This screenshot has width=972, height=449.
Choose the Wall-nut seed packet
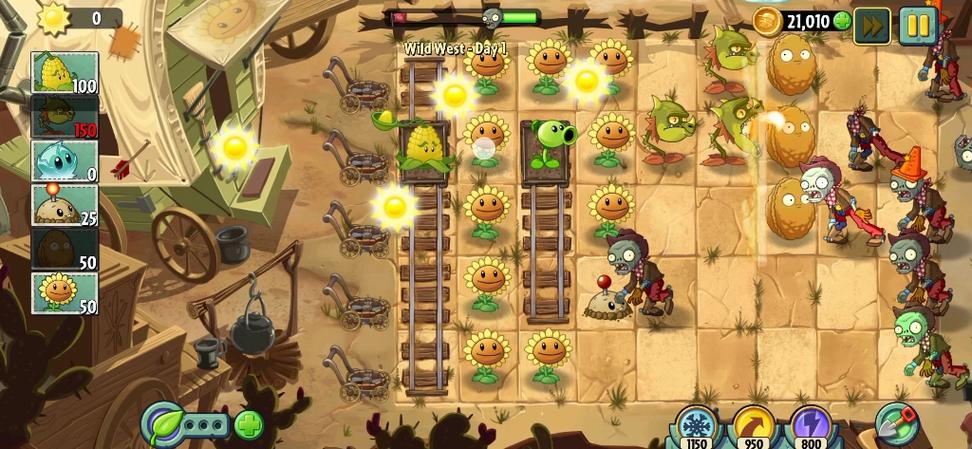64,249
